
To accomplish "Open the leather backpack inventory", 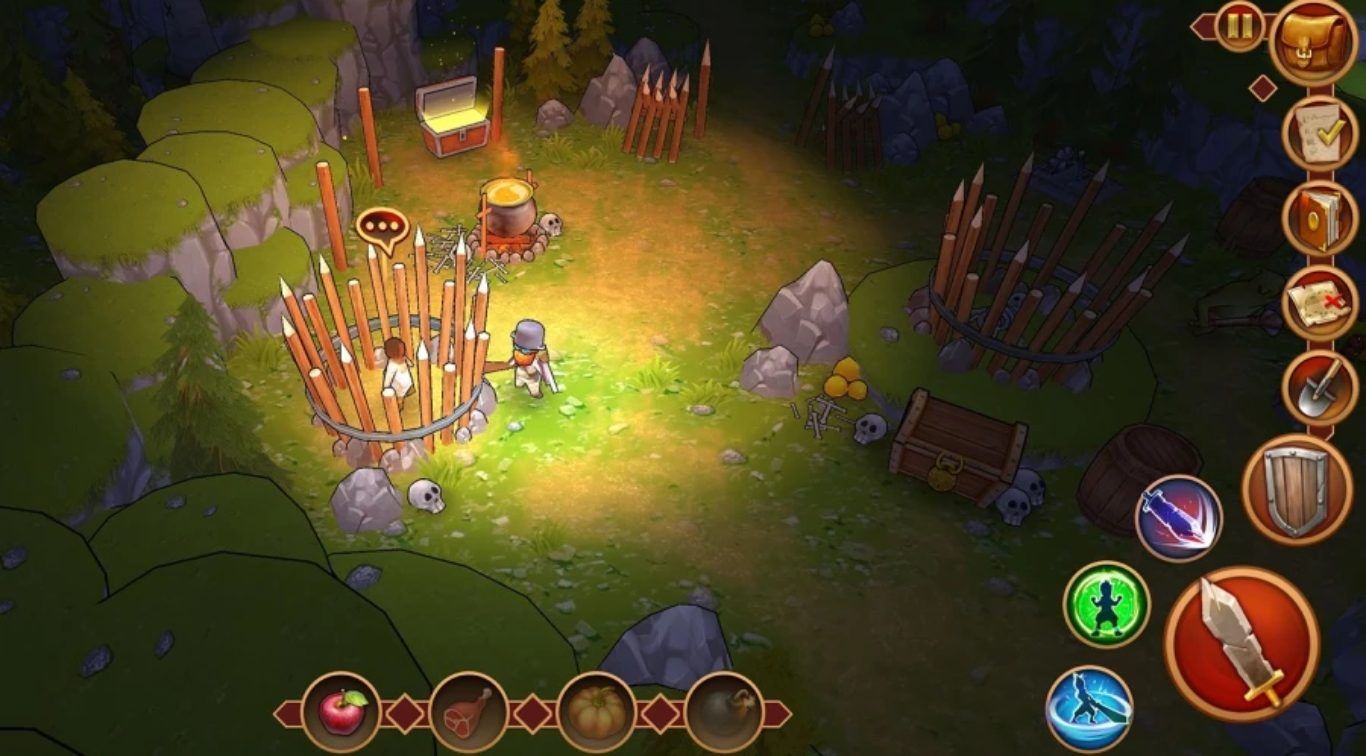I will 1313,41.
